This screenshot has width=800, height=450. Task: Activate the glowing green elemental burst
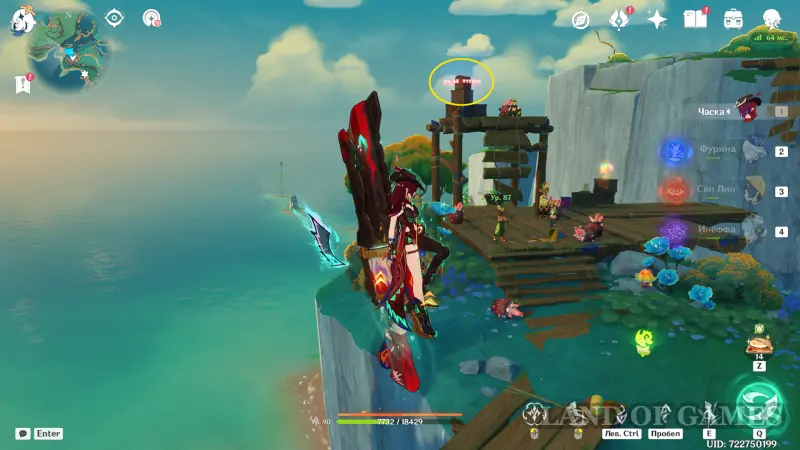tap(759, 400)
